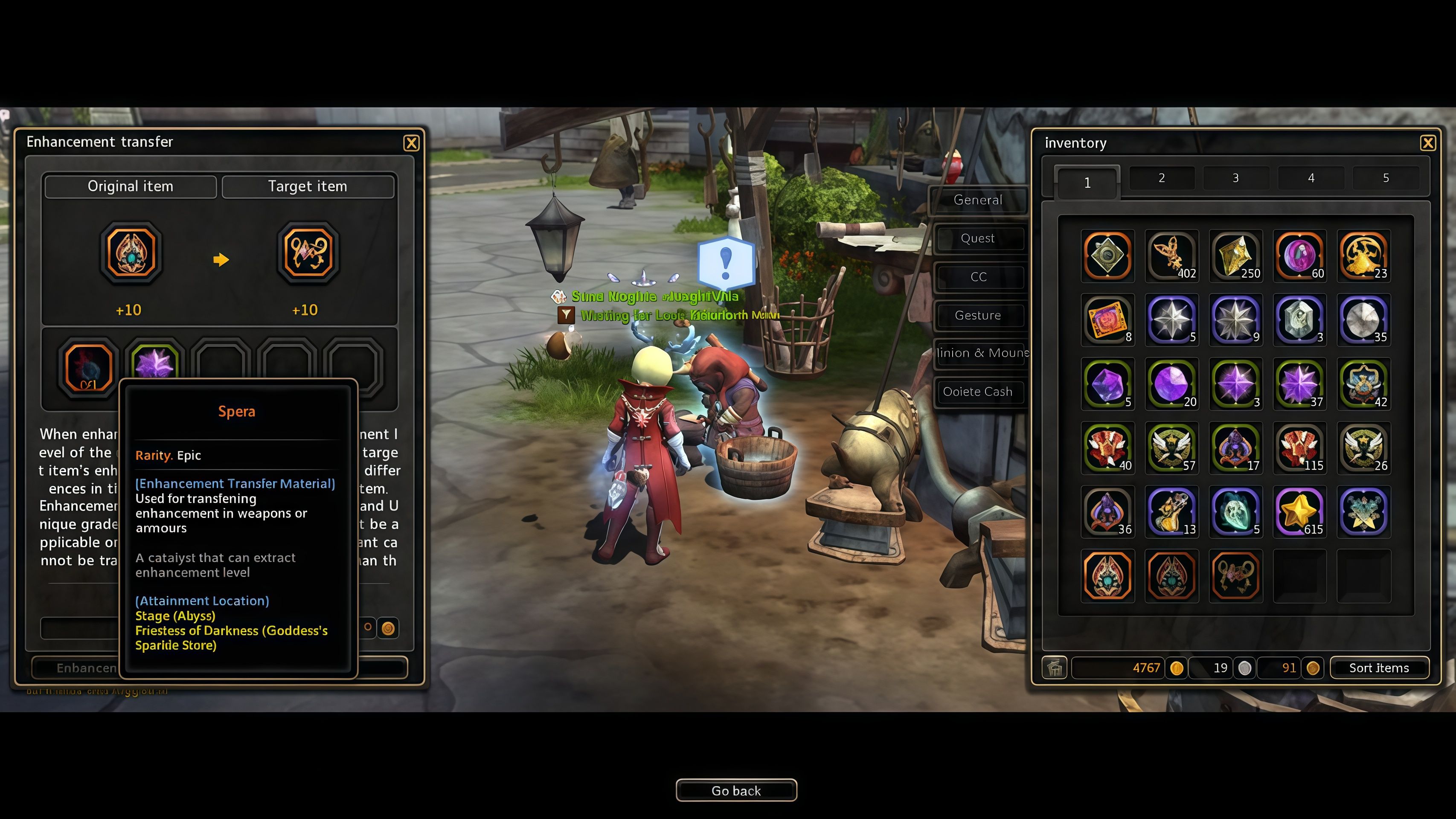Switch to the Quest items category
This screenshot has height=819, width=1456.
[x=978, y=238]
